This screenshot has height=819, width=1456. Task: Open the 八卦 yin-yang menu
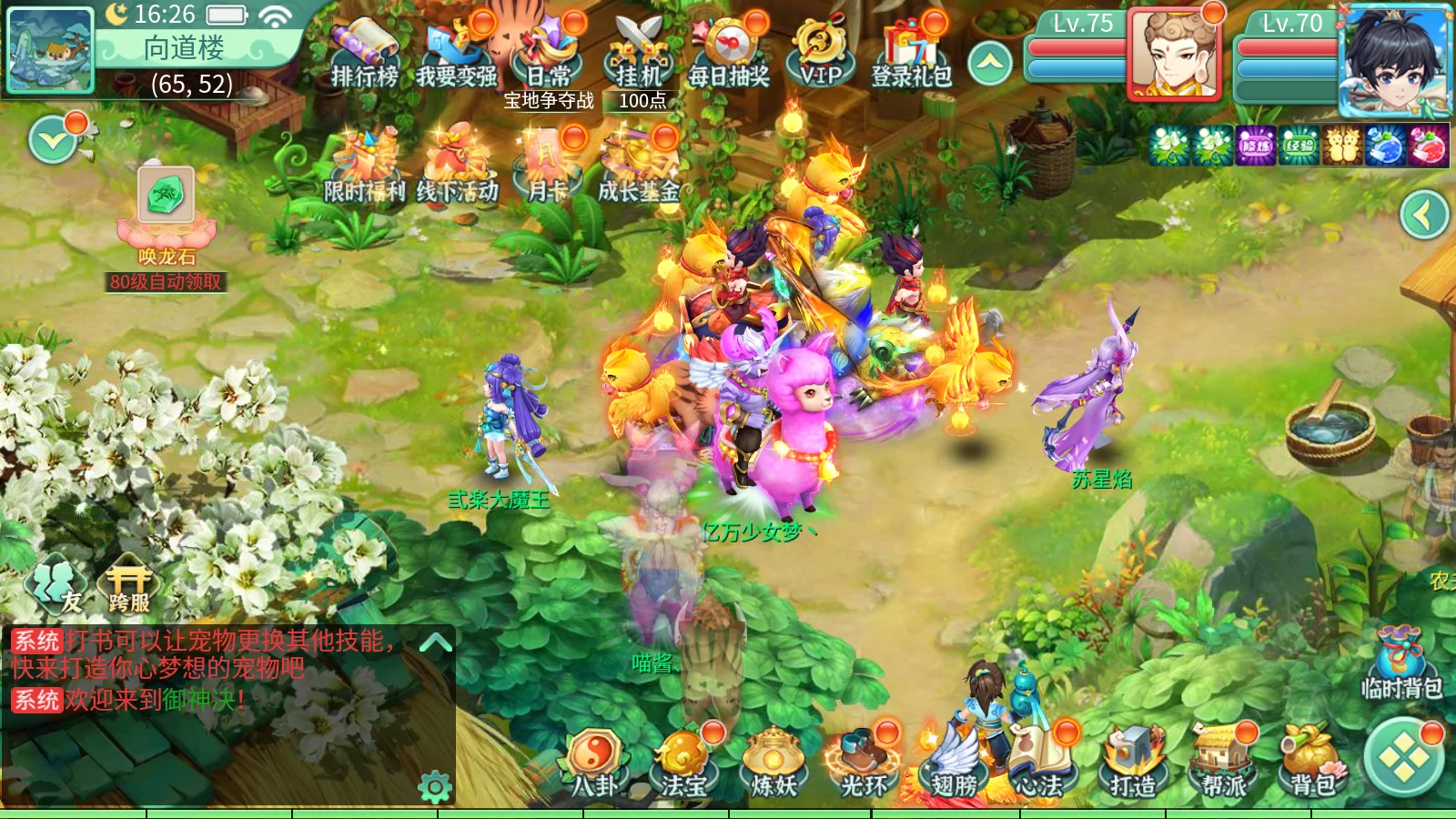(594, 764)
